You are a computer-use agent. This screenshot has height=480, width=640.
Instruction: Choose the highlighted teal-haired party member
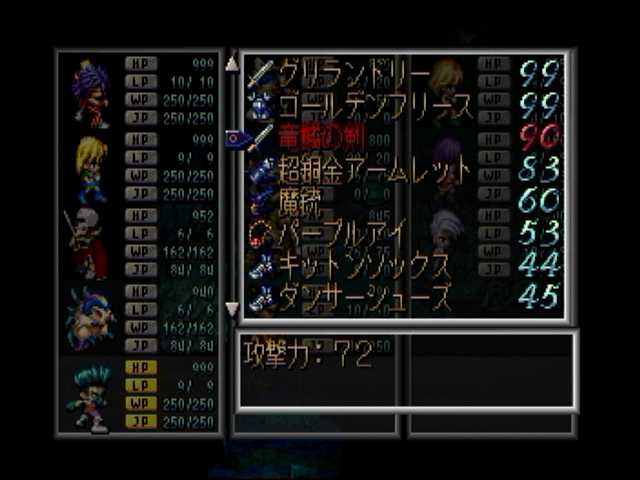(x=90, y=395)
